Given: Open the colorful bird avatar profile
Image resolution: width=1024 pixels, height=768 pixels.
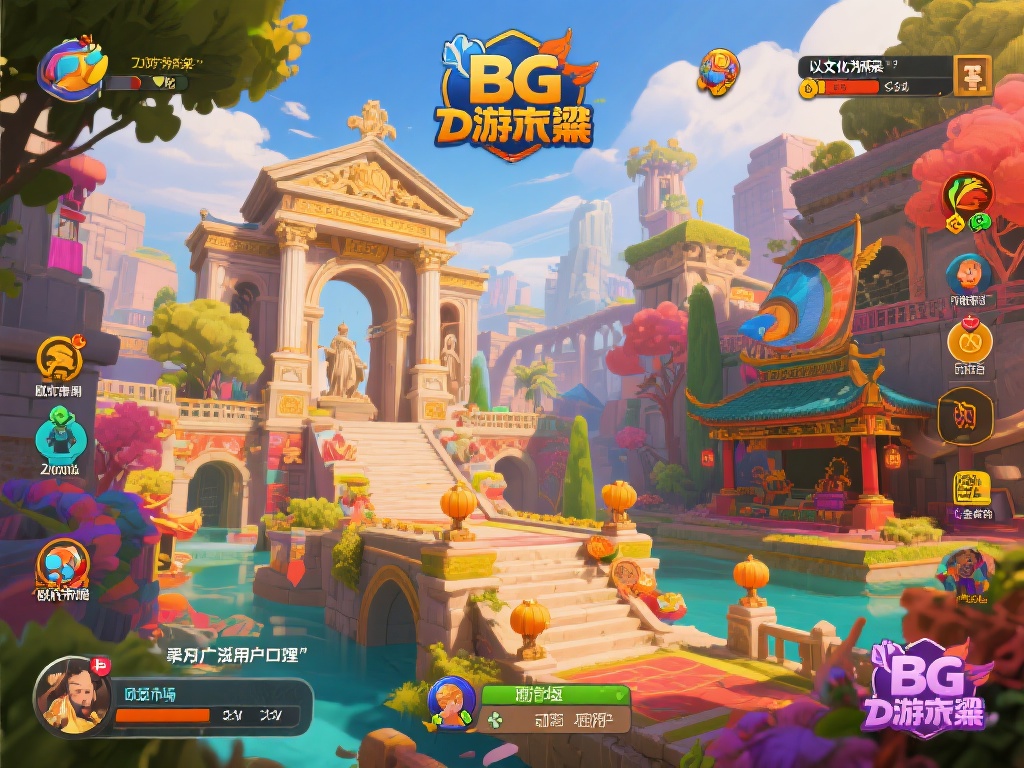Looking at the screenshot, I should pyautogui.click(x=73, y=68).
